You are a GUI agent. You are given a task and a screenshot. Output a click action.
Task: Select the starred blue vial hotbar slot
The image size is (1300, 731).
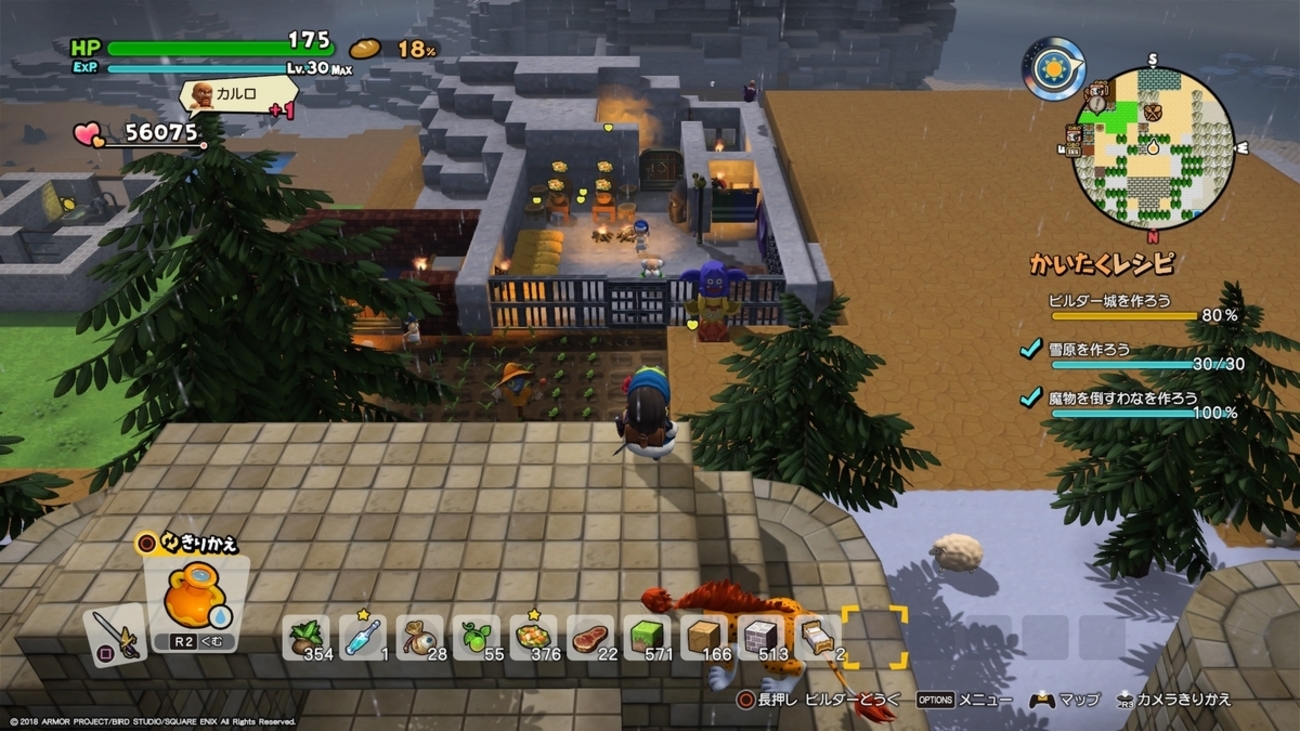(x=362, y=638)
